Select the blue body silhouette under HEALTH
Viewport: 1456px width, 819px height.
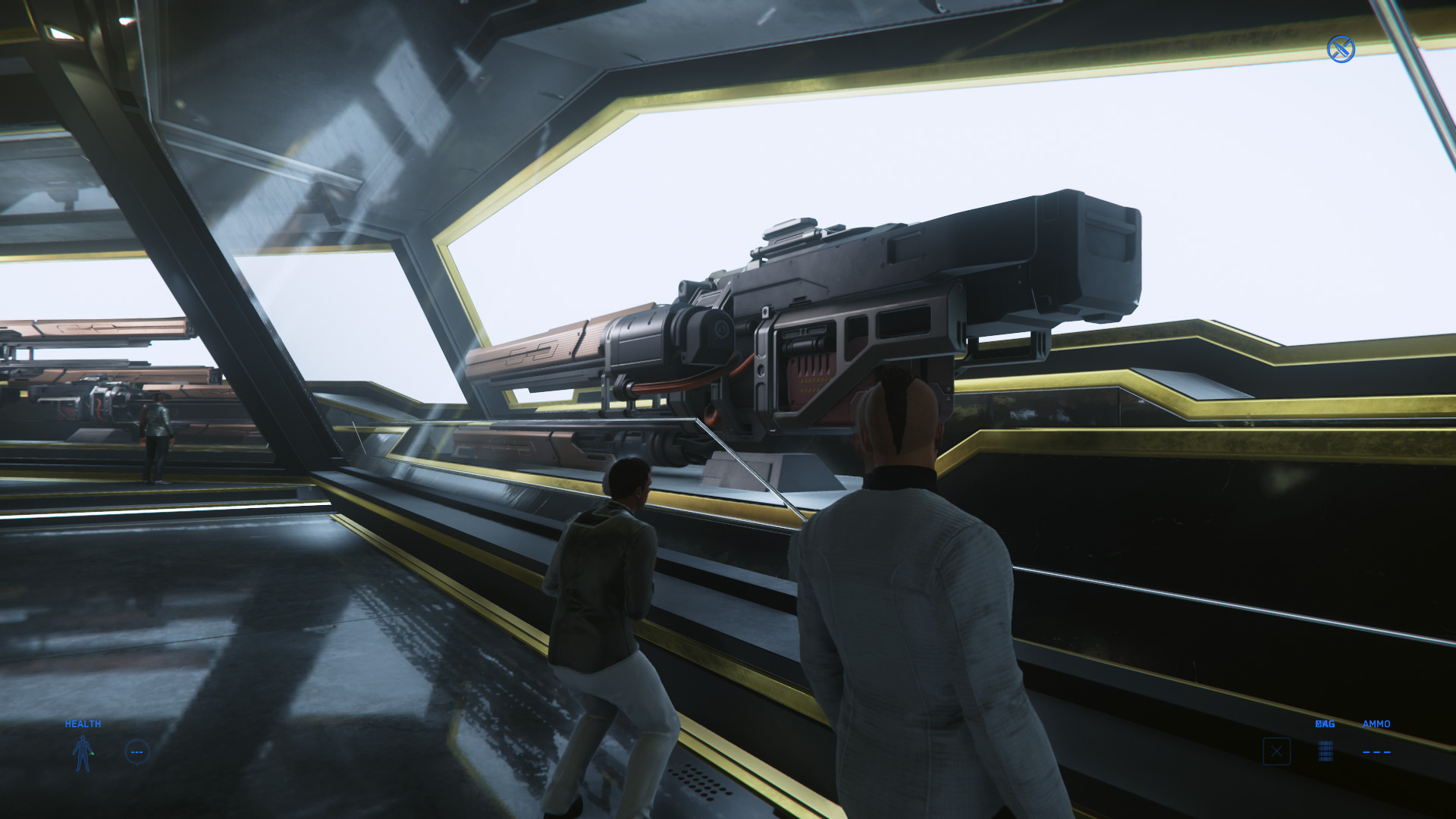[83, 753]
